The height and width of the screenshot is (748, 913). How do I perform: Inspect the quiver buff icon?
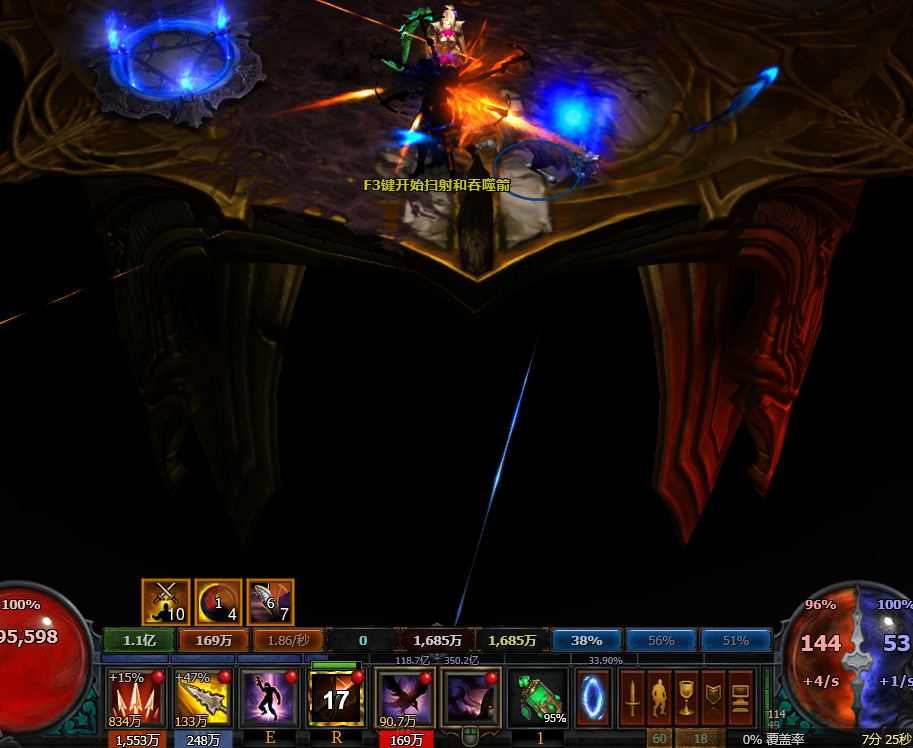tap(270, 602)
